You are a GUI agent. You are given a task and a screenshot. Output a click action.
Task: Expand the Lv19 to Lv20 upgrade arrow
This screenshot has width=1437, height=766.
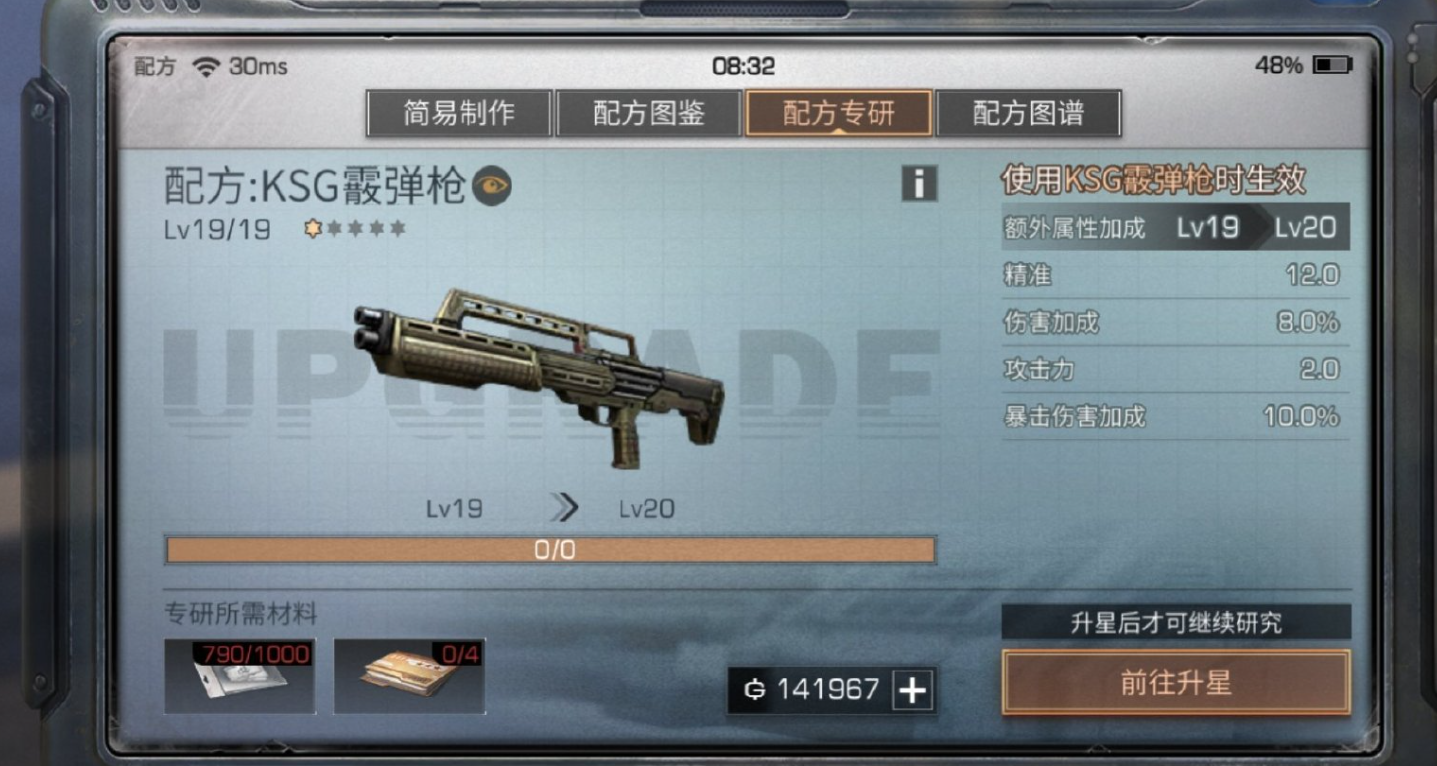tap(564, 508)
